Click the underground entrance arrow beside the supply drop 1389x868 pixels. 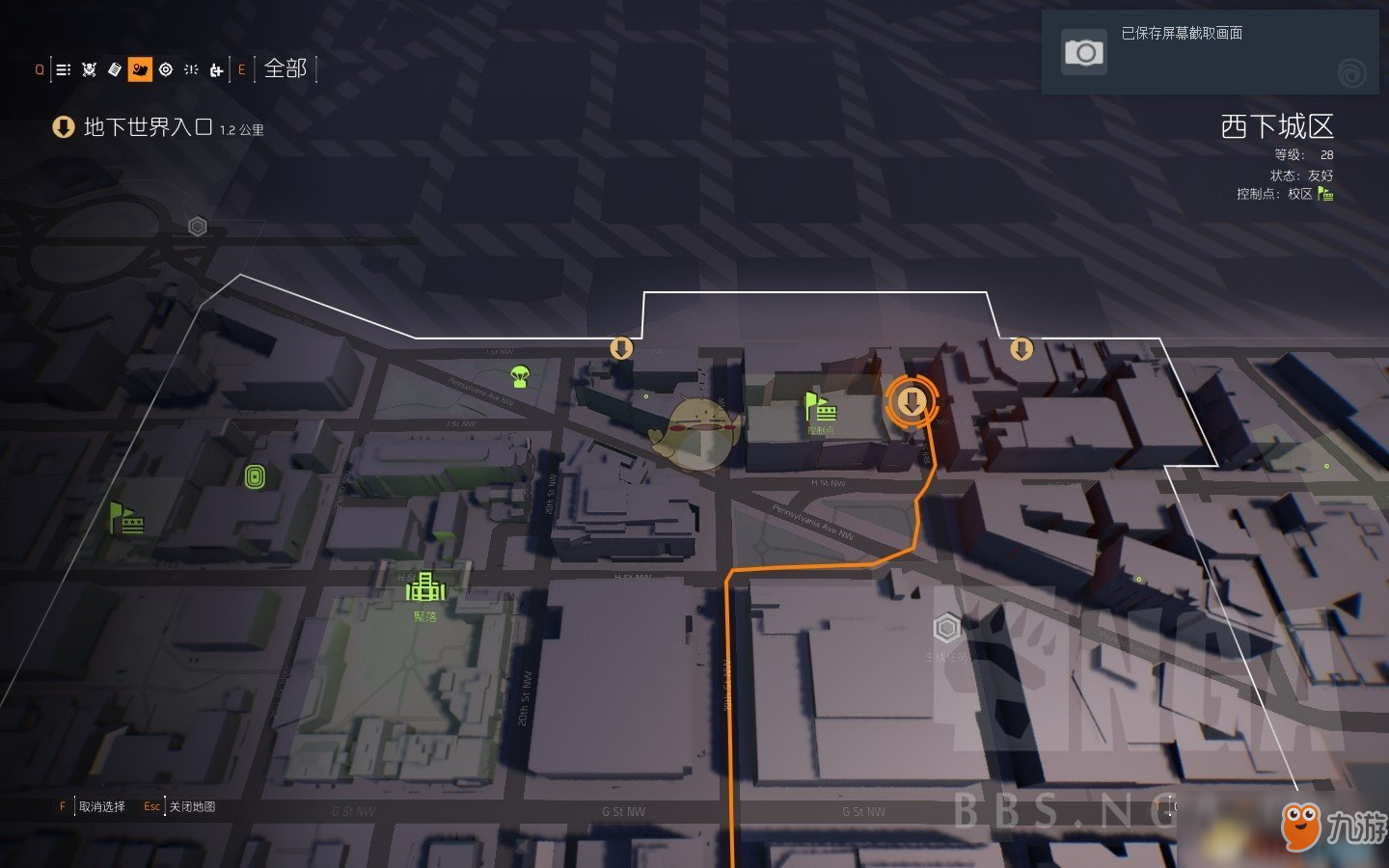click(x=621, y=347)
